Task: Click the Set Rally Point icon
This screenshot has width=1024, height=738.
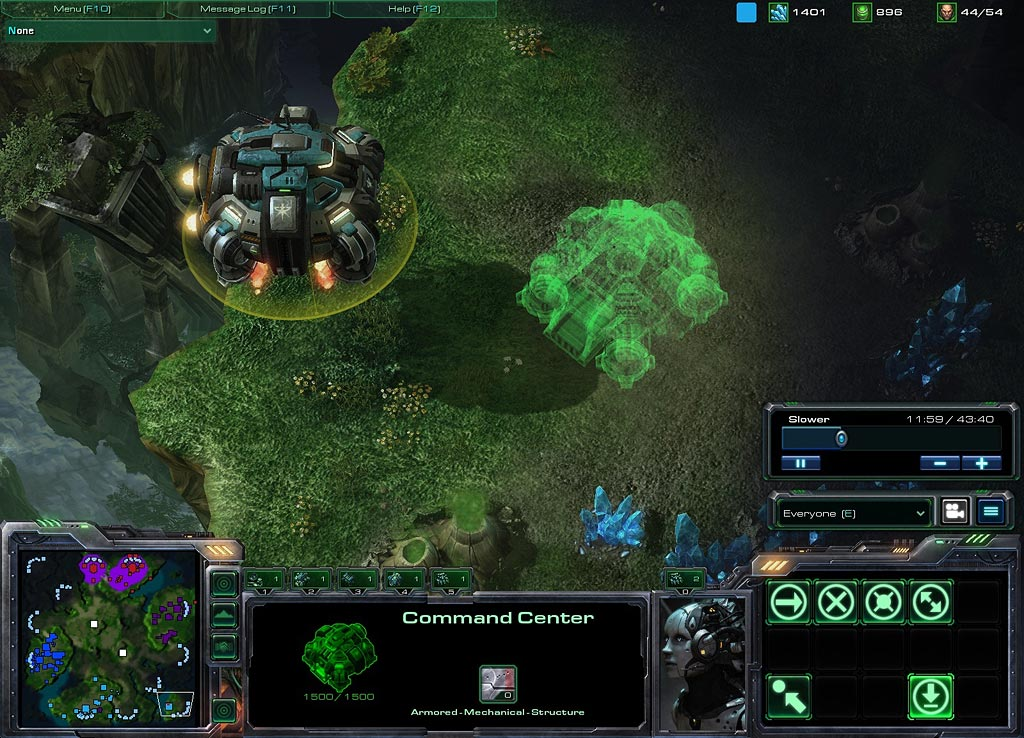Action: [x=789, y=695]
